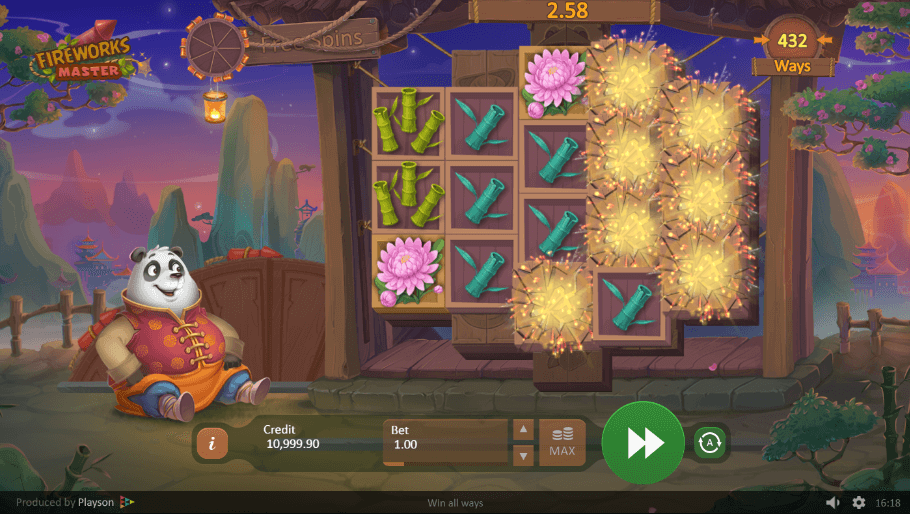Mute the game sound
Viewport: 910px width, 514px height.
click(833, 502)
